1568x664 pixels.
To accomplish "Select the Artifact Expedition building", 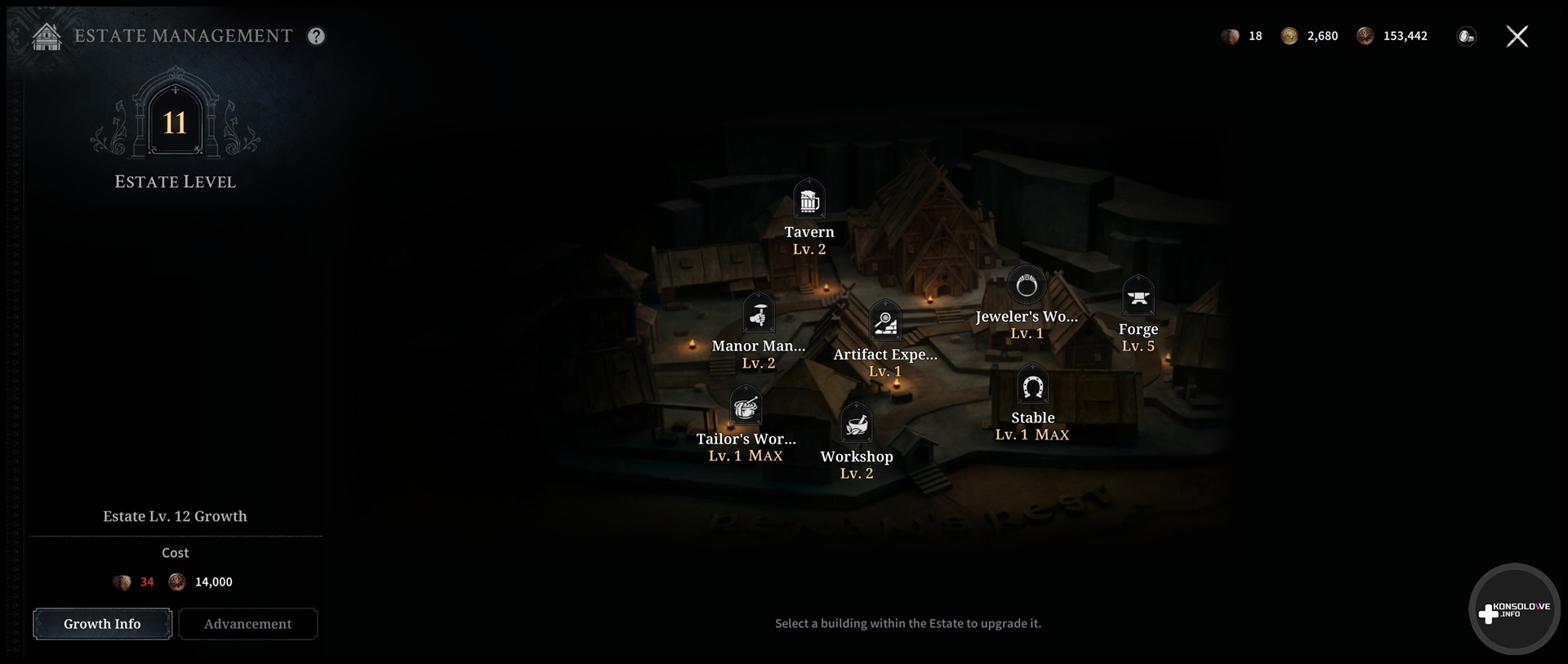I will pos(885,323).
